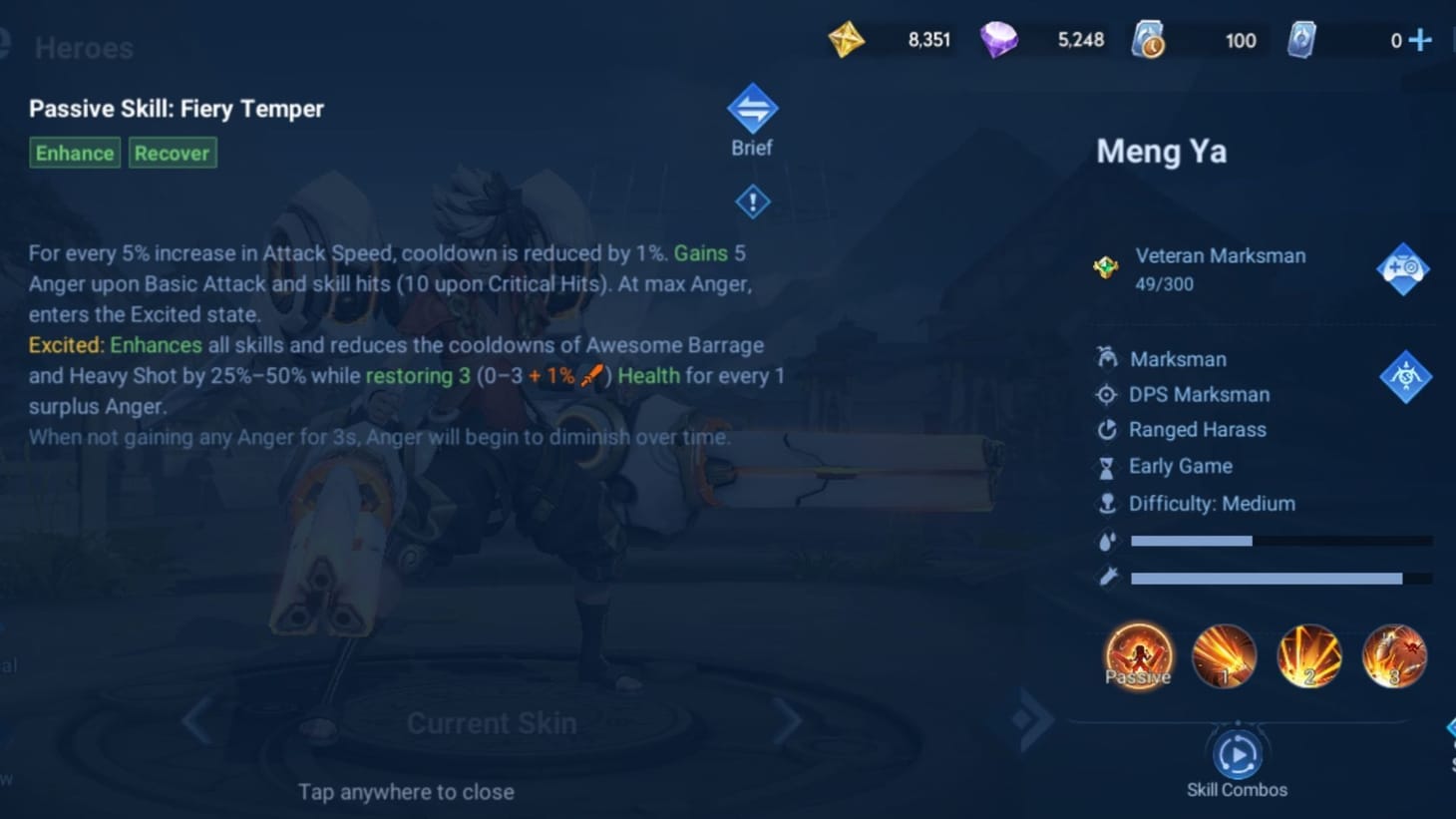
Task: Click the warning exclamation diamond icon
Action: click(x=752, y=201)
